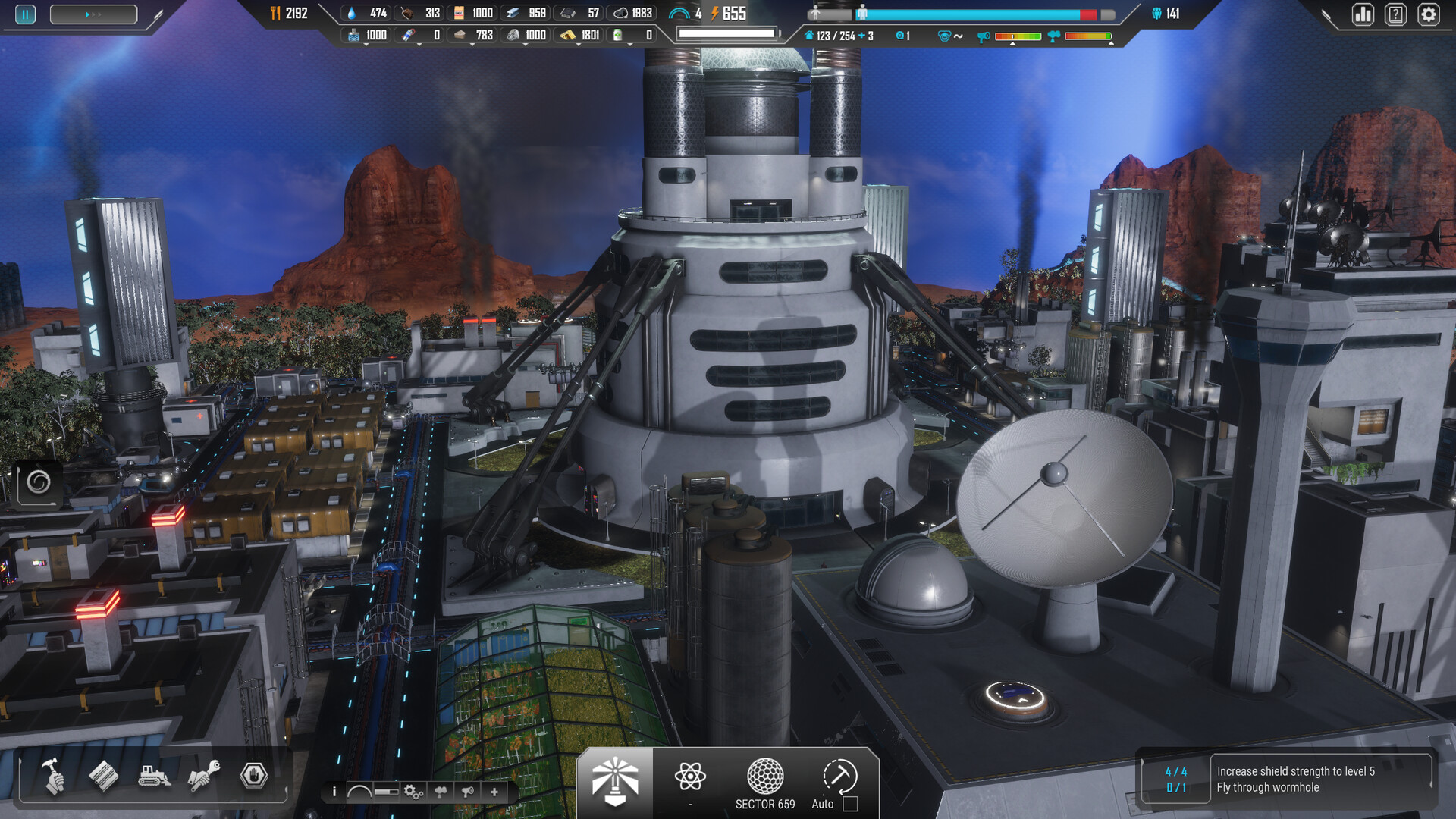Click the info toggle in the mini toolbar
The width and height of the screenshot is (1456, 819).
334,792
